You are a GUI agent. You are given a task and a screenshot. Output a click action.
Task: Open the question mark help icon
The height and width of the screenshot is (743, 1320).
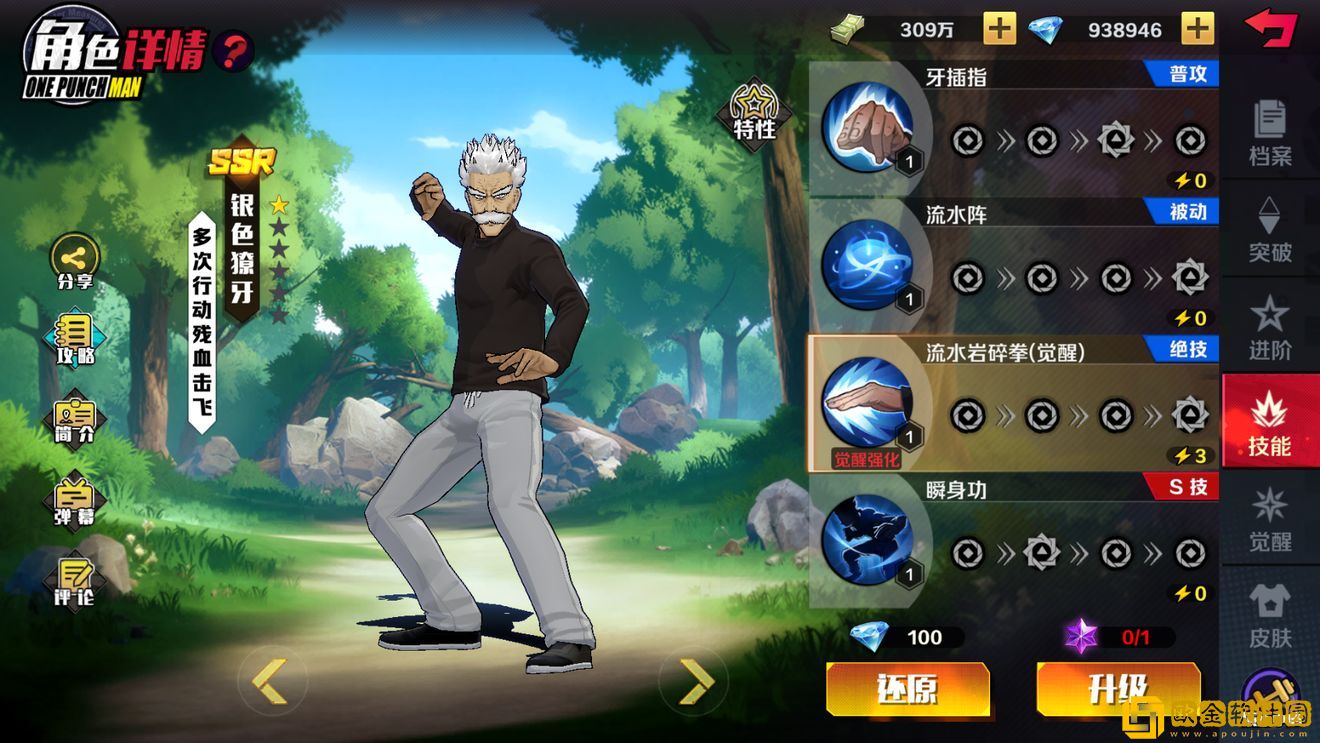coord(233,50)
